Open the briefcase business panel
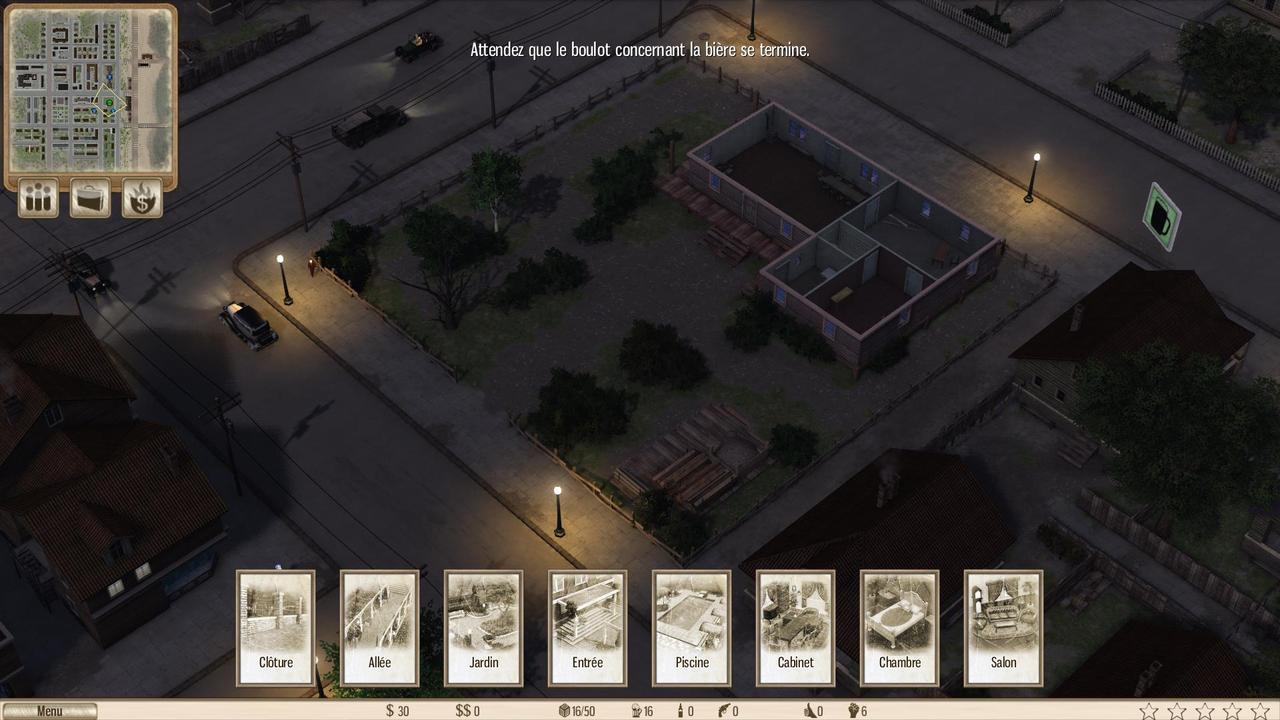Viewport: 1280px width, 720px height. [90, 198]
